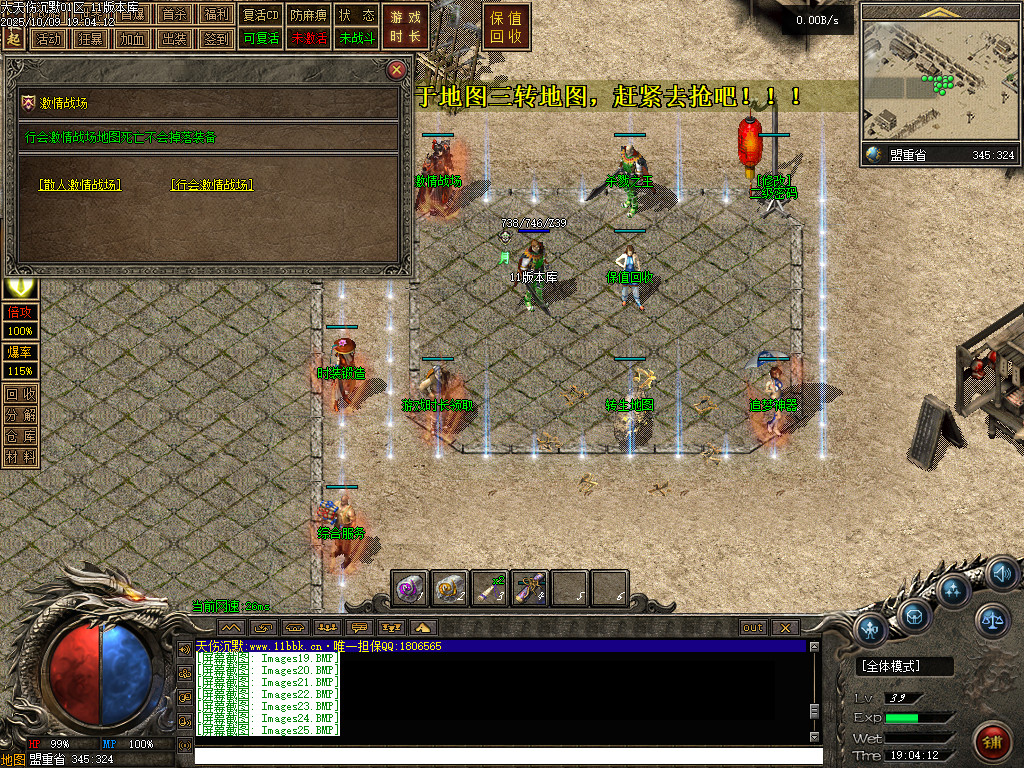This screenshot has width=1024, height=768.
Task: Choose the 行会激情战场 option
Action: (211, 185)
